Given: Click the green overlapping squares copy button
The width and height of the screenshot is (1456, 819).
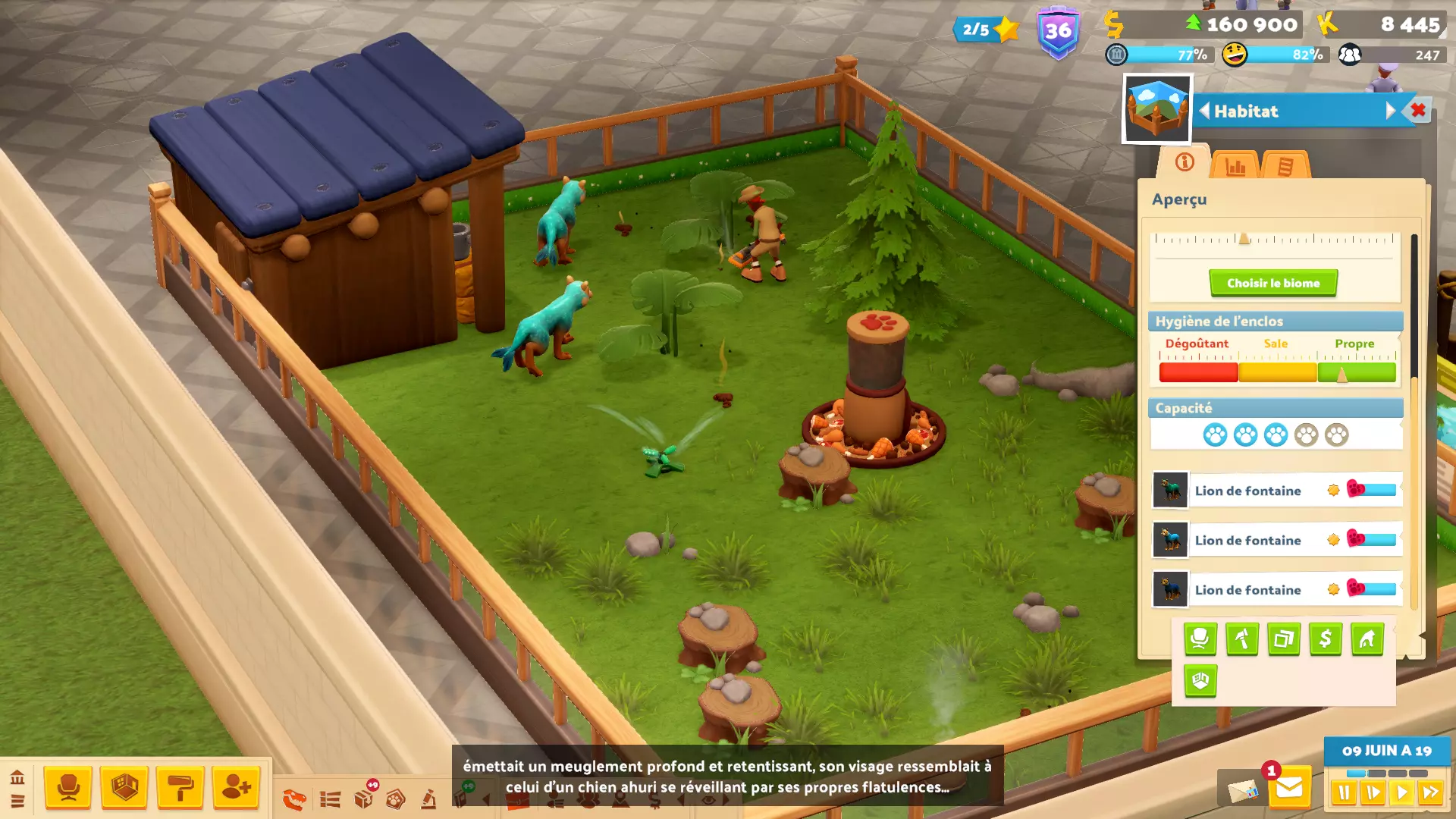Looking at the screenshot, I should point(1283,639).
